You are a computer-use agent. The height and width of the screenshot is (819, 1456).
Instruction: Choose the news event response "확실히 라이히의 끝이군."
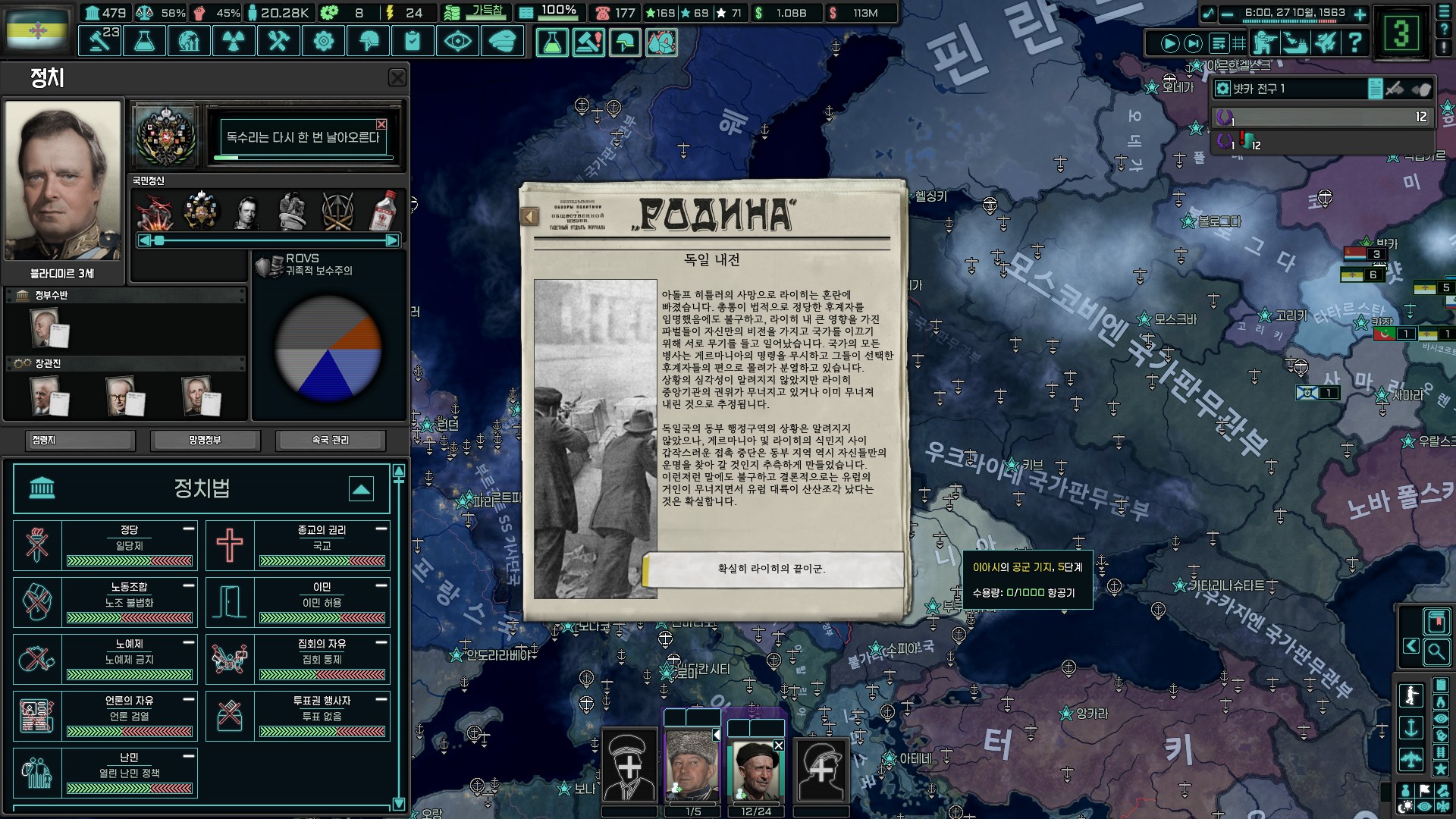(x=772, y=569)
